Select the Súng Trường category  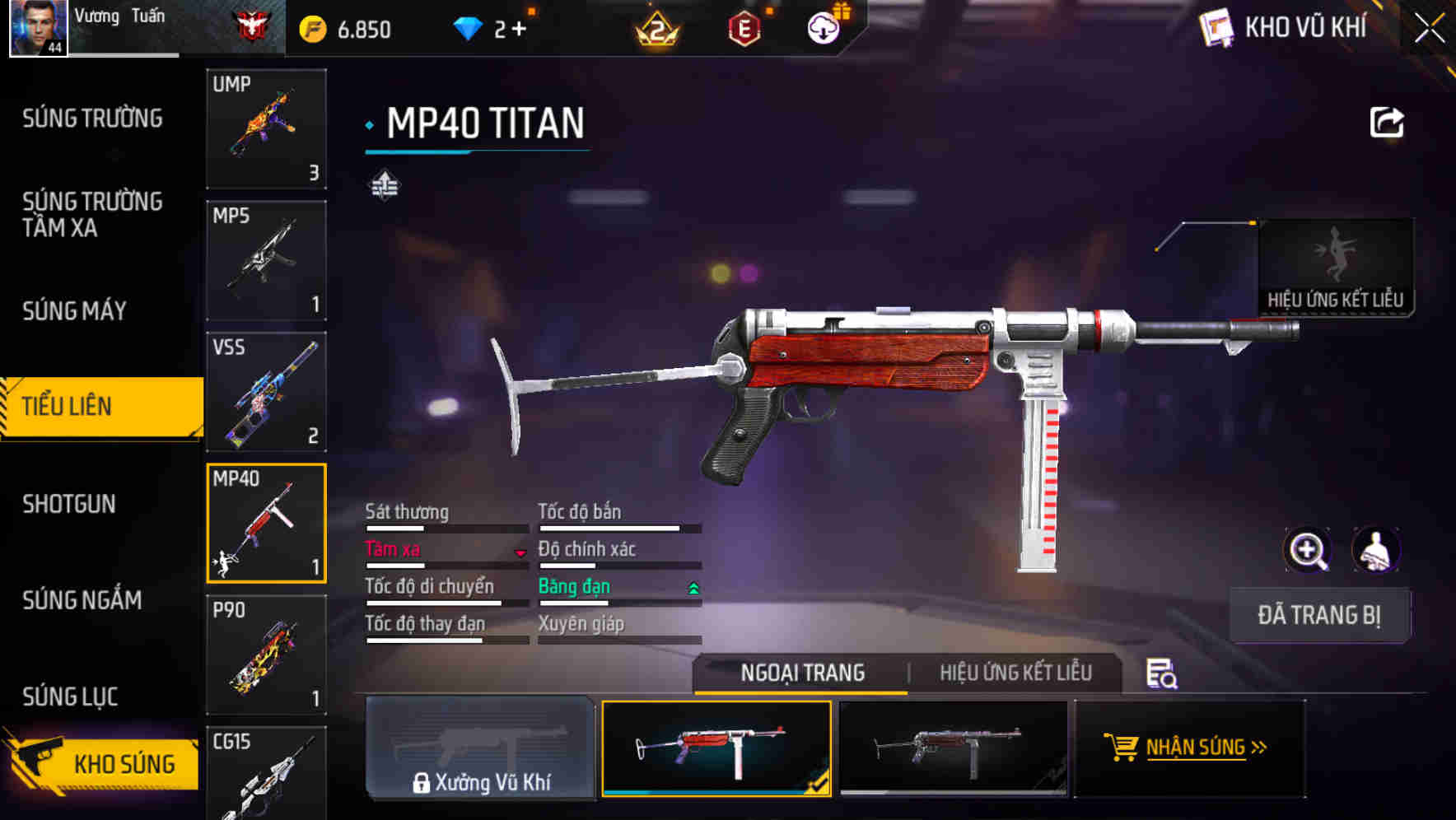pos(92,119)
